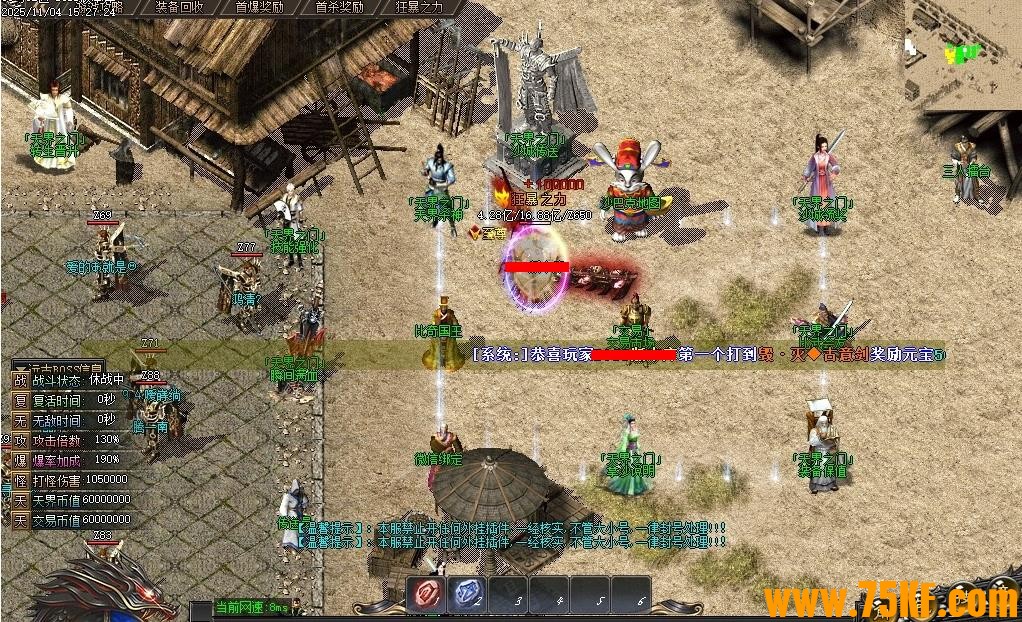
Task: Open the 狂暴之力 berserk power menu
Action: (x=419, y=7)
